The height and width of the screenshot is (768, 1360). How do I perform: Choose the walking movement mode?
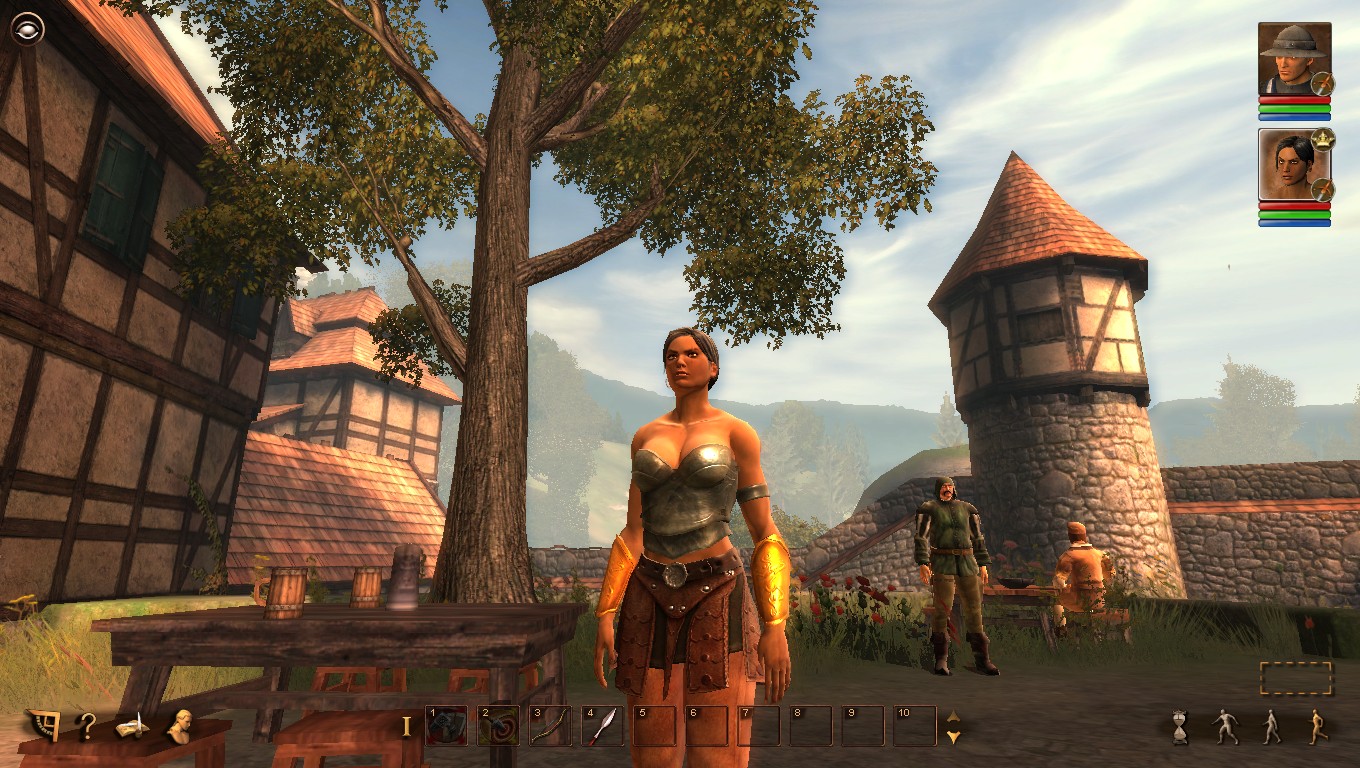[1271, 727]
